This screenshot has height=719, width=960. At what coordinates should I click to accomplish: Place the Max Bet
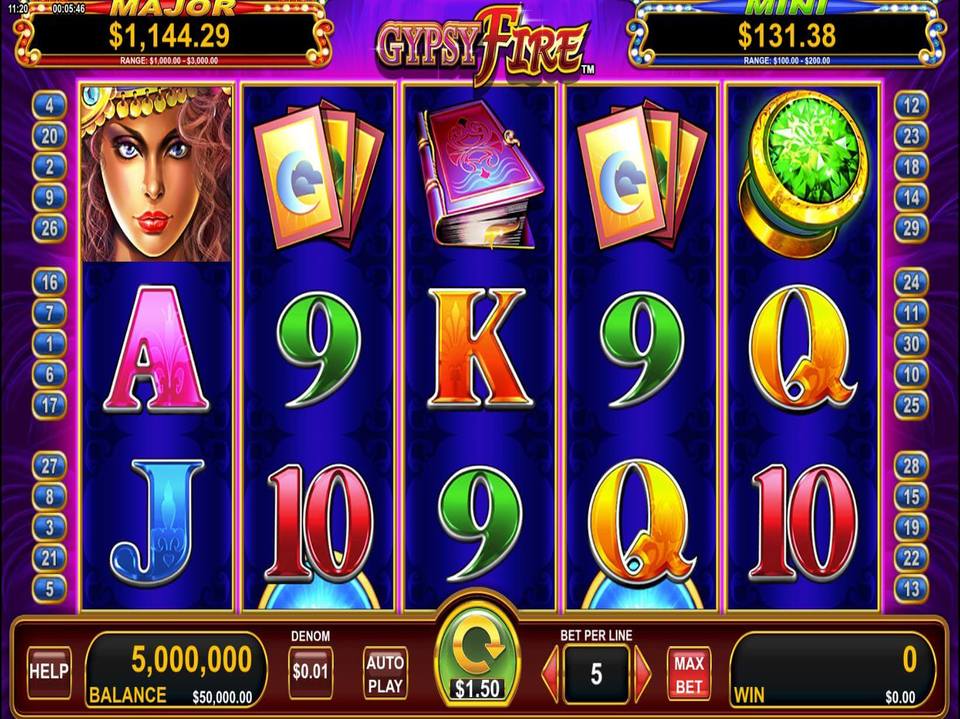tap(688, 674)
